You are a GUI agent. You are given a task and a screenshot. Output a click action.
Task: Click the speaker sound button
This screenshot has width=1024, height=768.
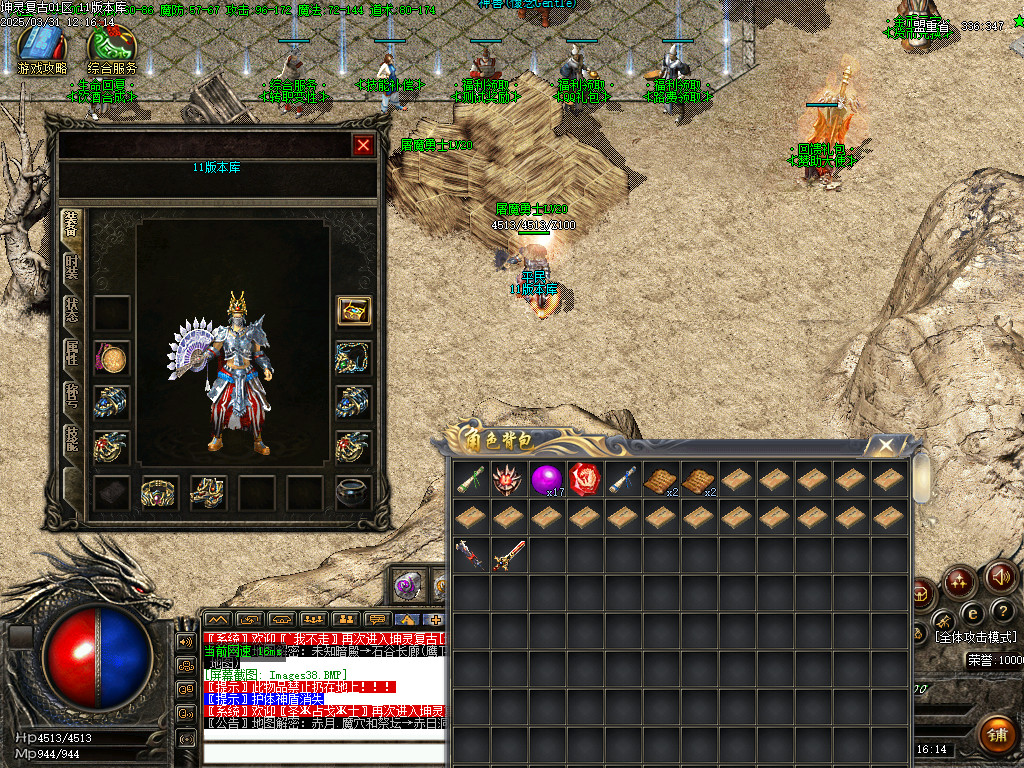[x=1001, y=577]
